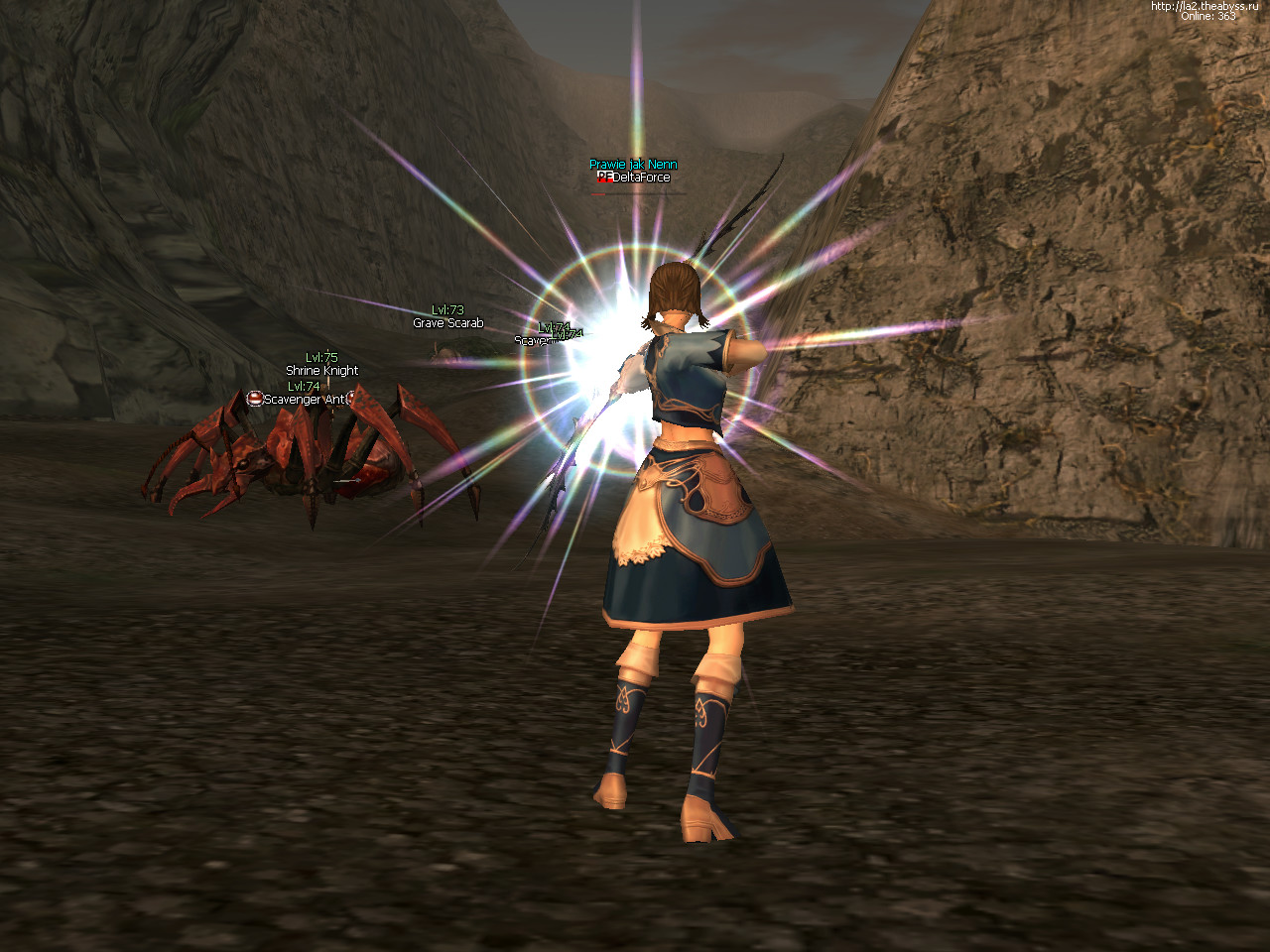1270x952 pixels.
Task: Select the DeltaForce player name tag
Action: pyautogui.click(x=640, y=178)
